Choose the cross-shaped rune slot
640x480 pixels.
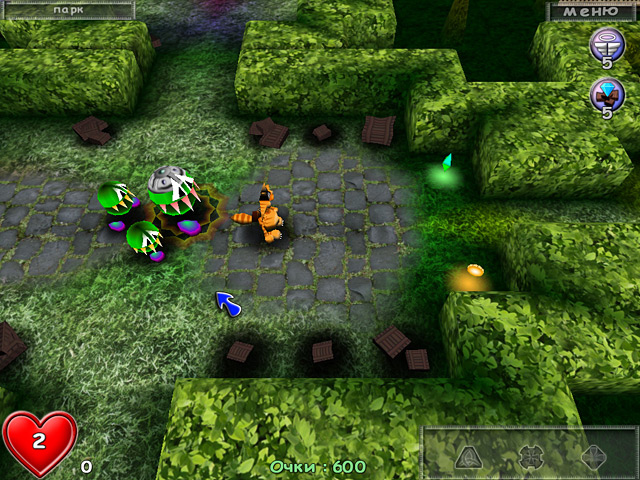[x=531, y=458]
